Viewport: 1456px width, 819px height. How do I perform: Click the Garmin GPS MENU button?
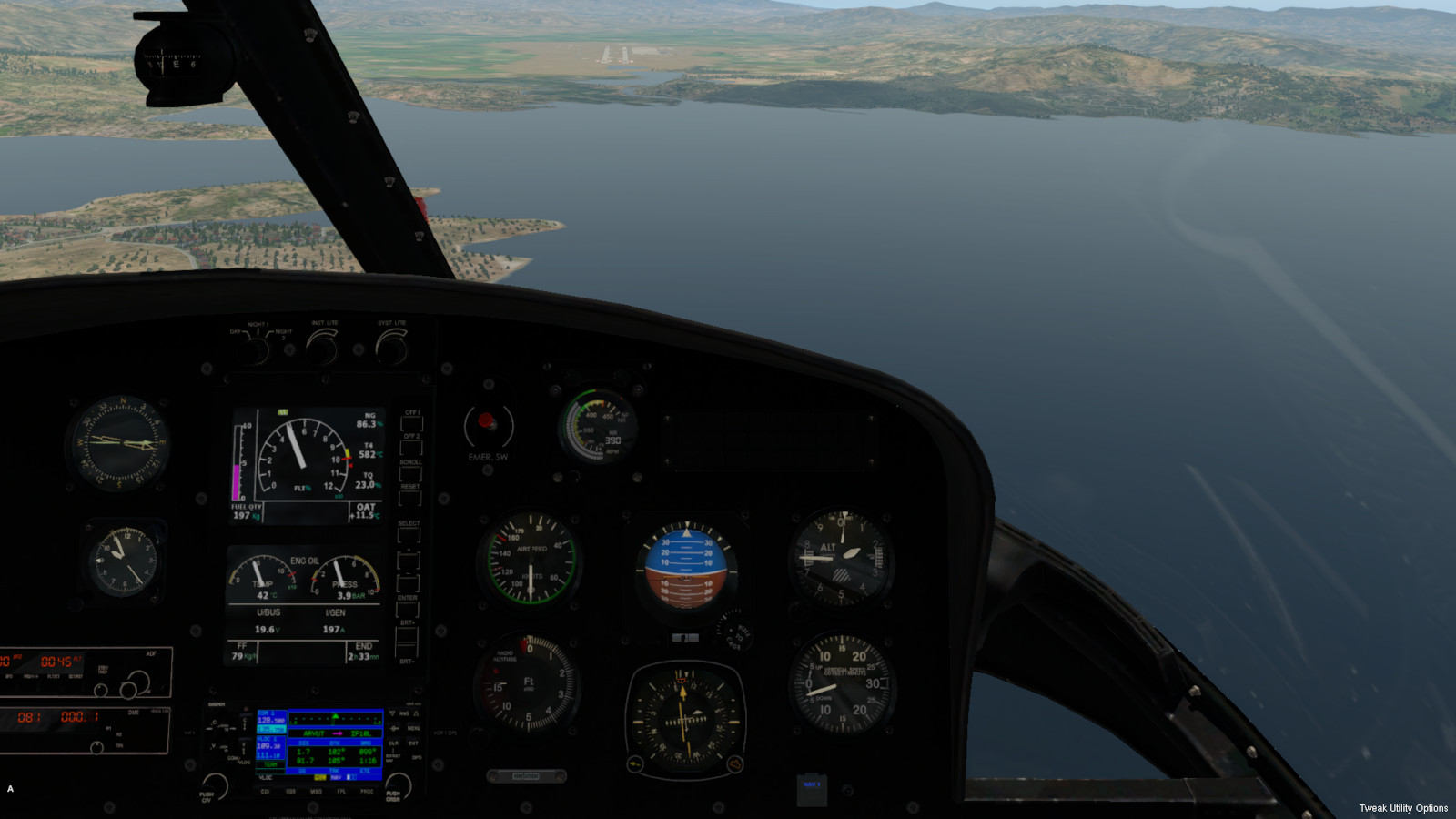tap(414, 728)
